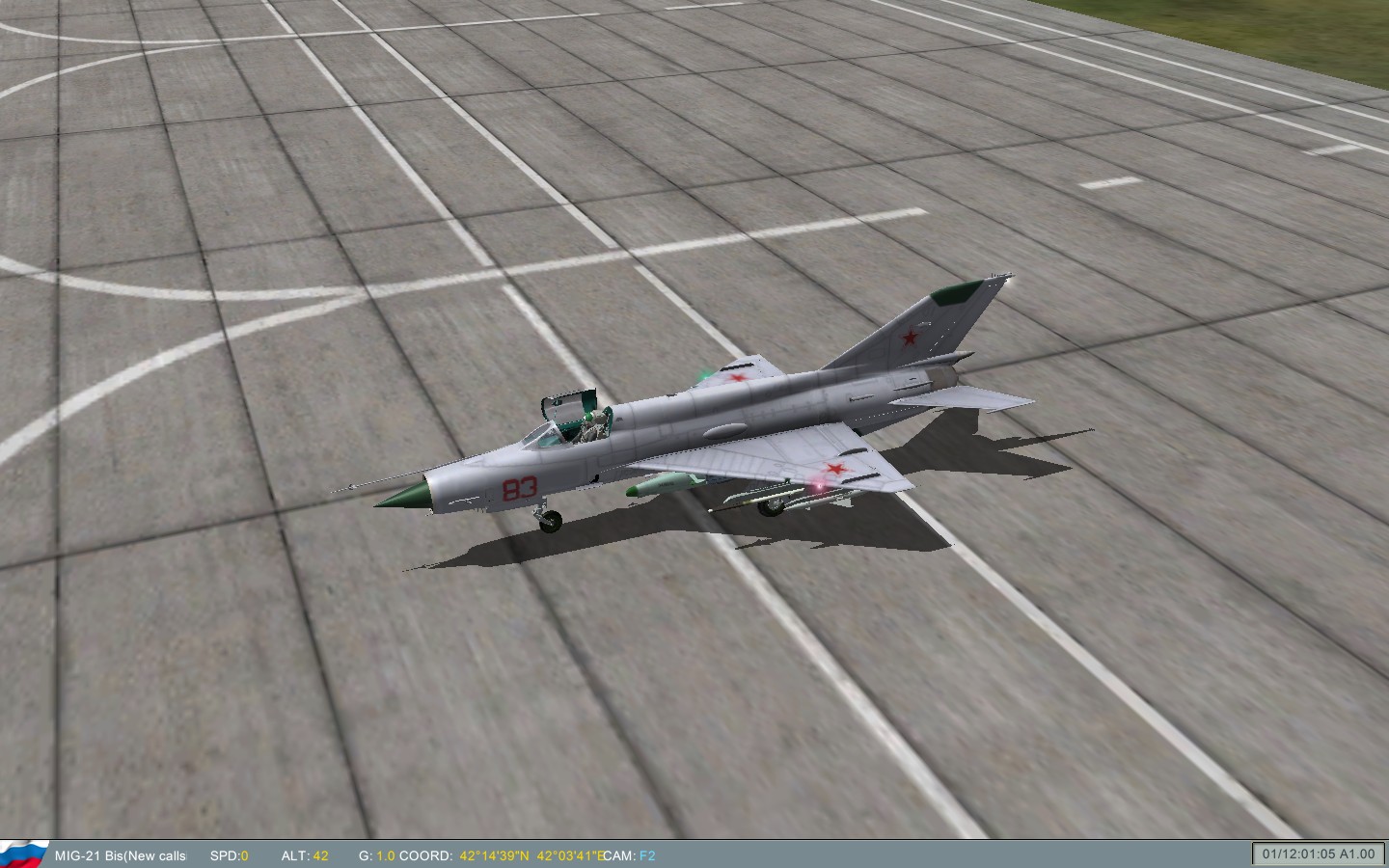Click the red star insignia on the fuselage
The height and width of the screenshot is (868, 1389).
tap(737, 380)
